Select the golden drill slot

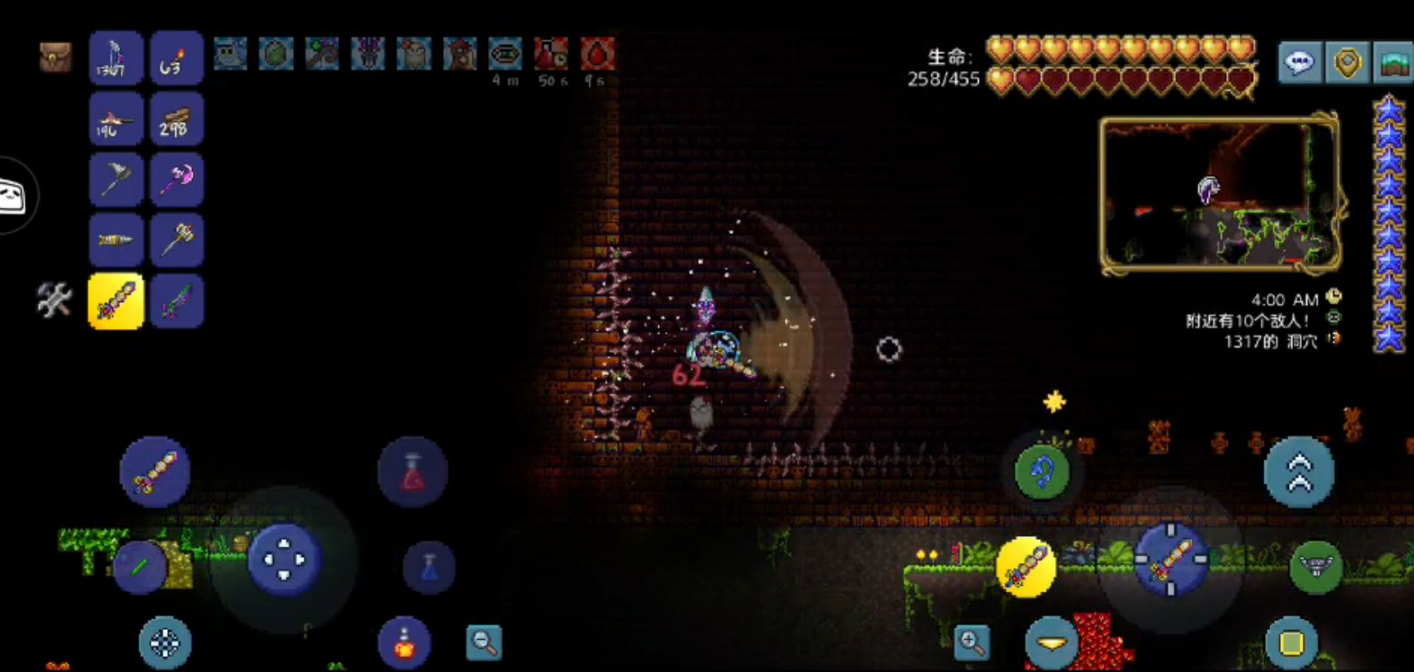[x=116, y=241]
